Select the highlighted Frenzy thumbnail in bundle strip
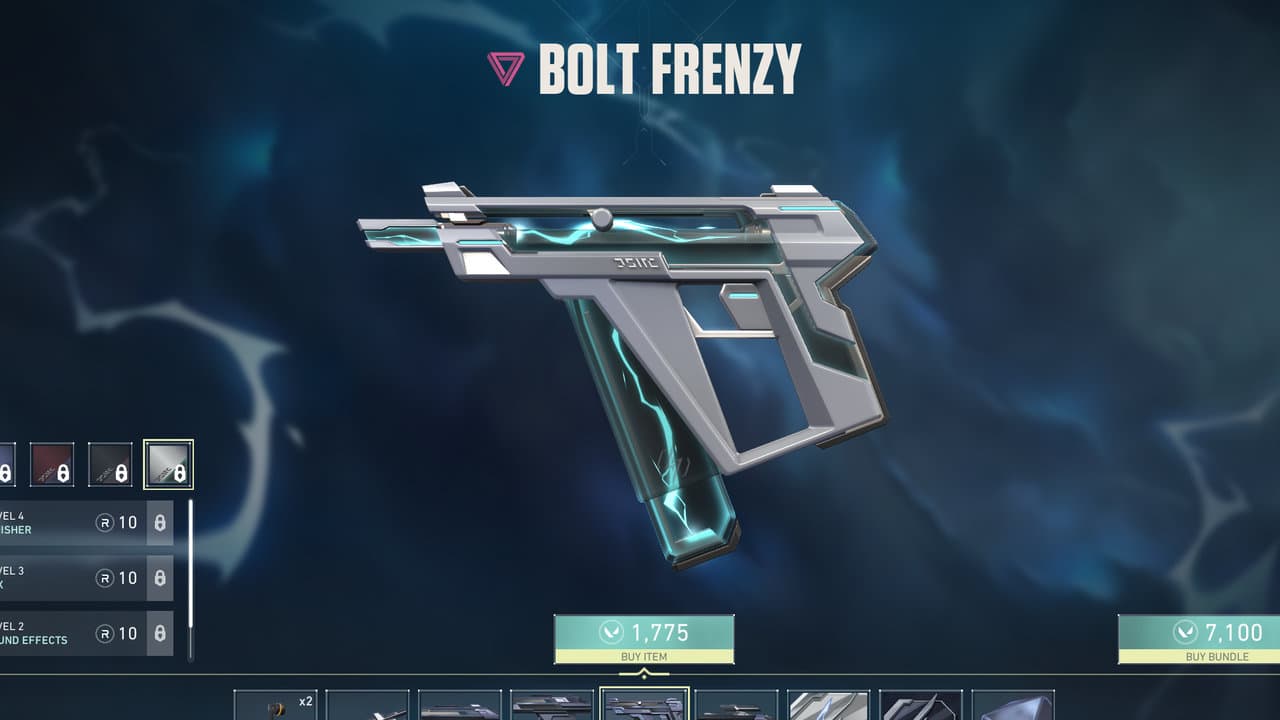 pyautogui.click(x=644, y=704)
